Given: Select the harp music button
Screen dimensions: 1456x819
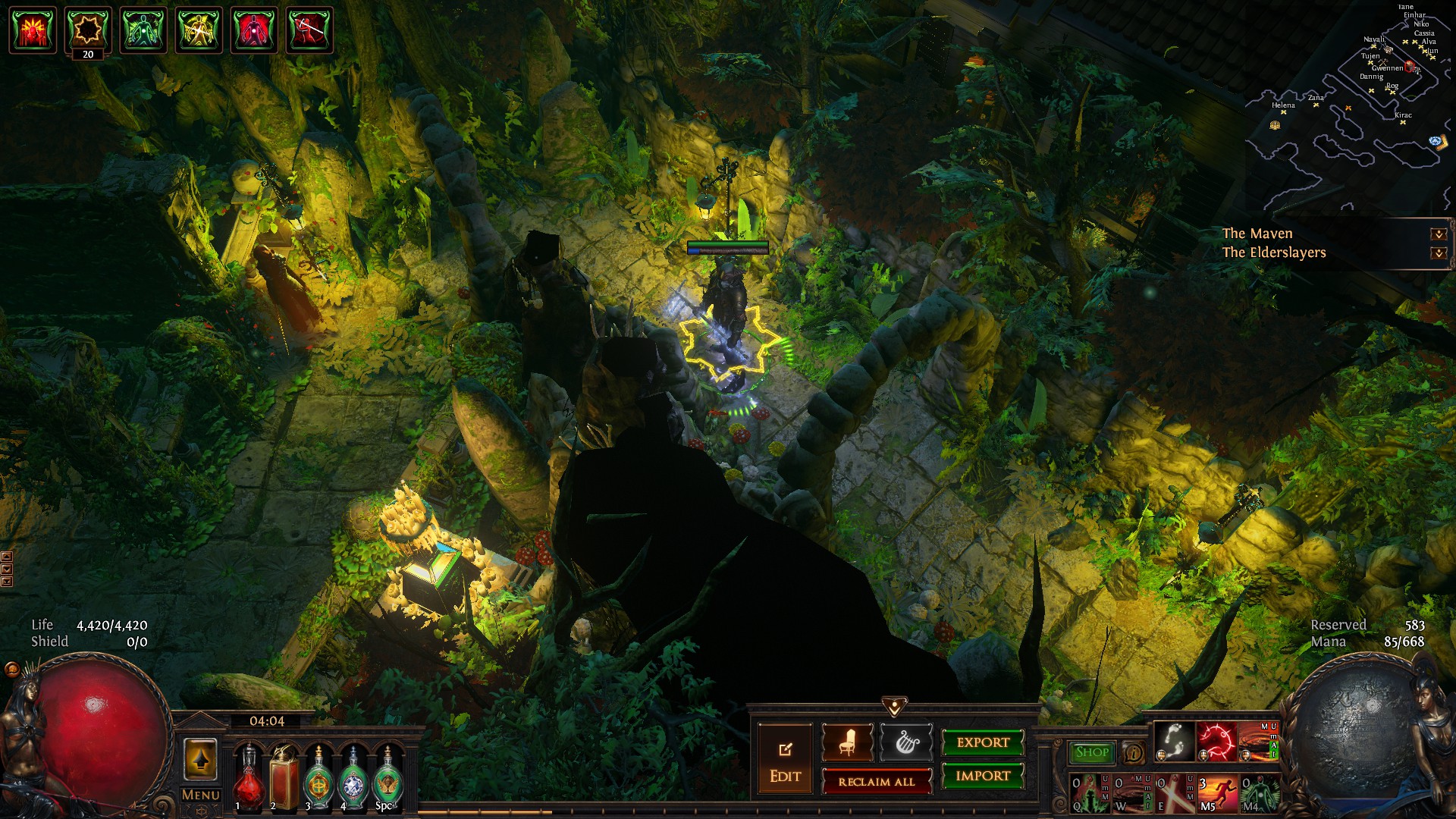Looking at the screenshot, I should [x=905, y=742].
